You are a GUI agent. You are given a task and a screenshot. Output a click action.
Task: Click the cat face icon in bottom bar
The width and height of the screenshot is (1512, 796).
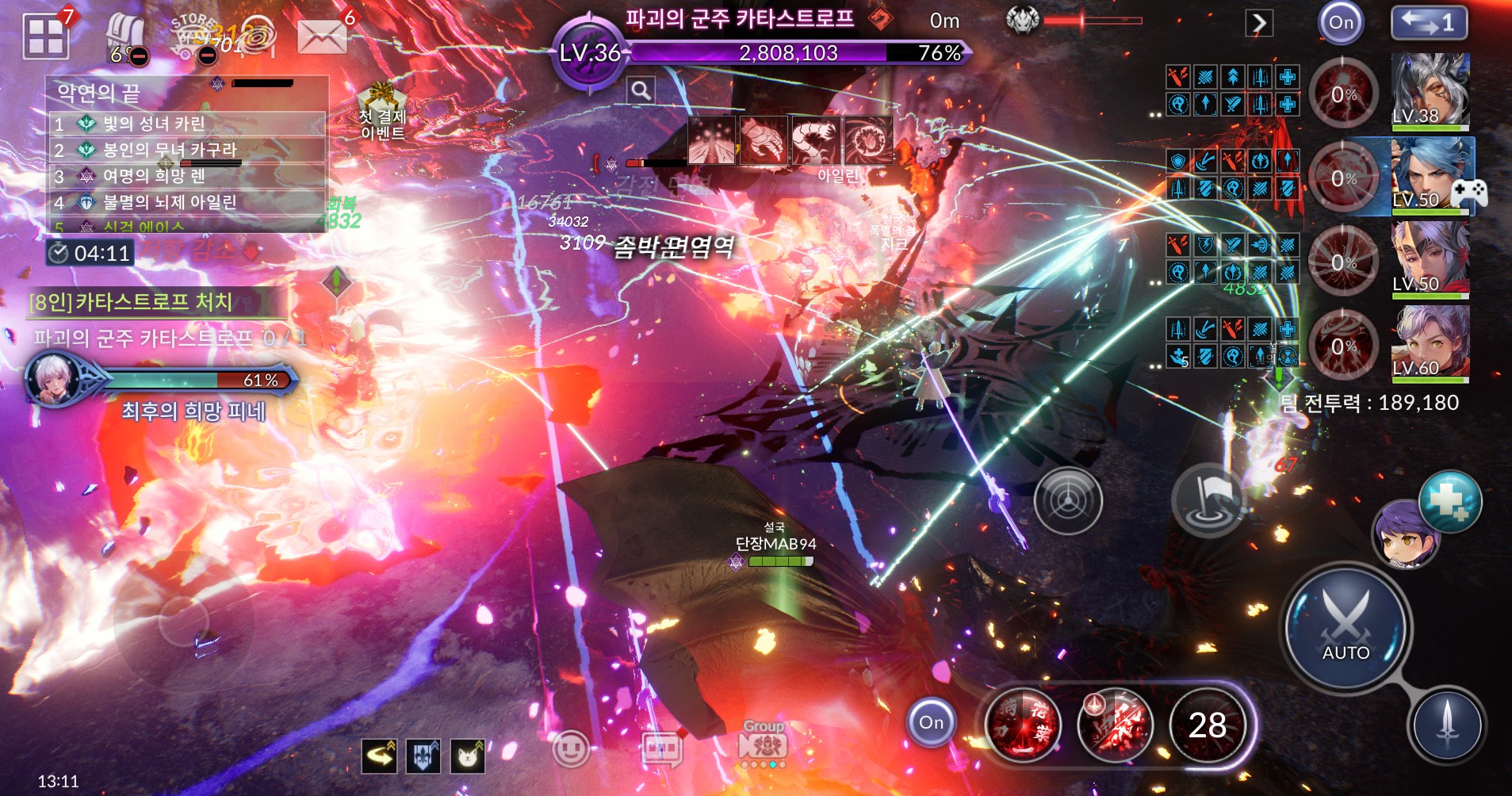[x=468, y=756]
